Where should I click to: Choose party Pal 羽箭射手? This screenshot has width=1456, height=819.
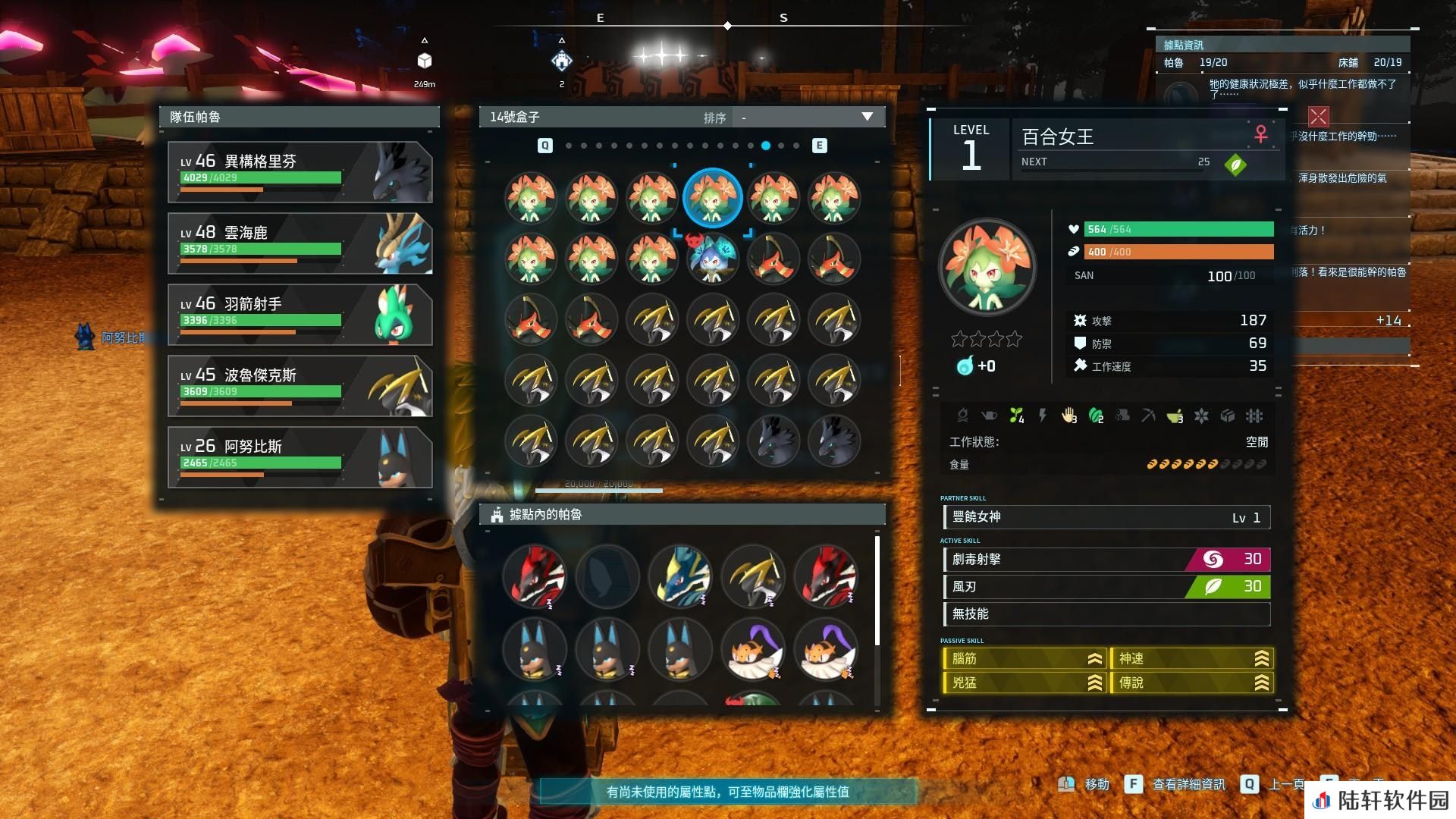coord(300,315)
